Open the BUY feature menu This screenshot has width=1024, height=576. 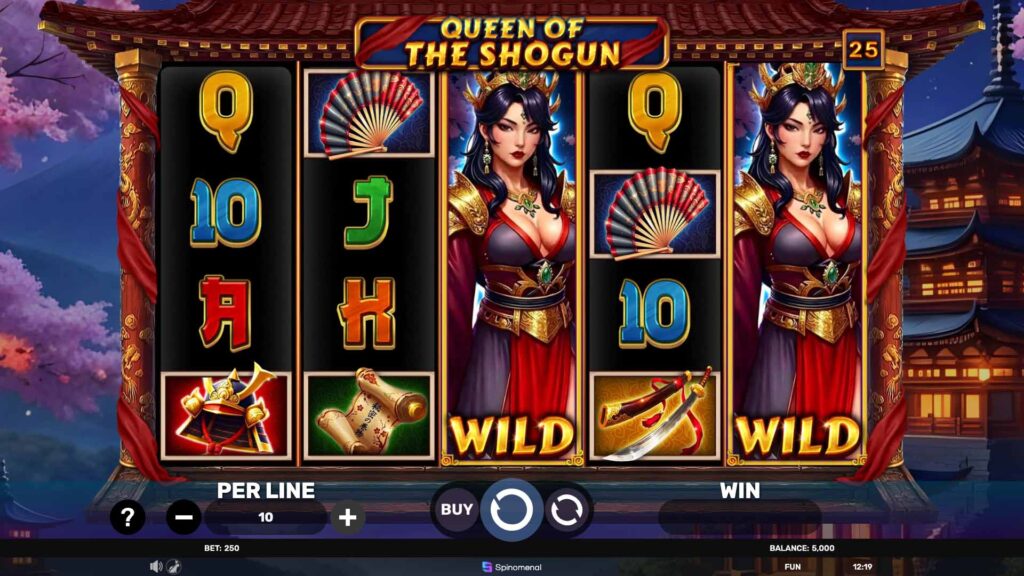point(457,509)
